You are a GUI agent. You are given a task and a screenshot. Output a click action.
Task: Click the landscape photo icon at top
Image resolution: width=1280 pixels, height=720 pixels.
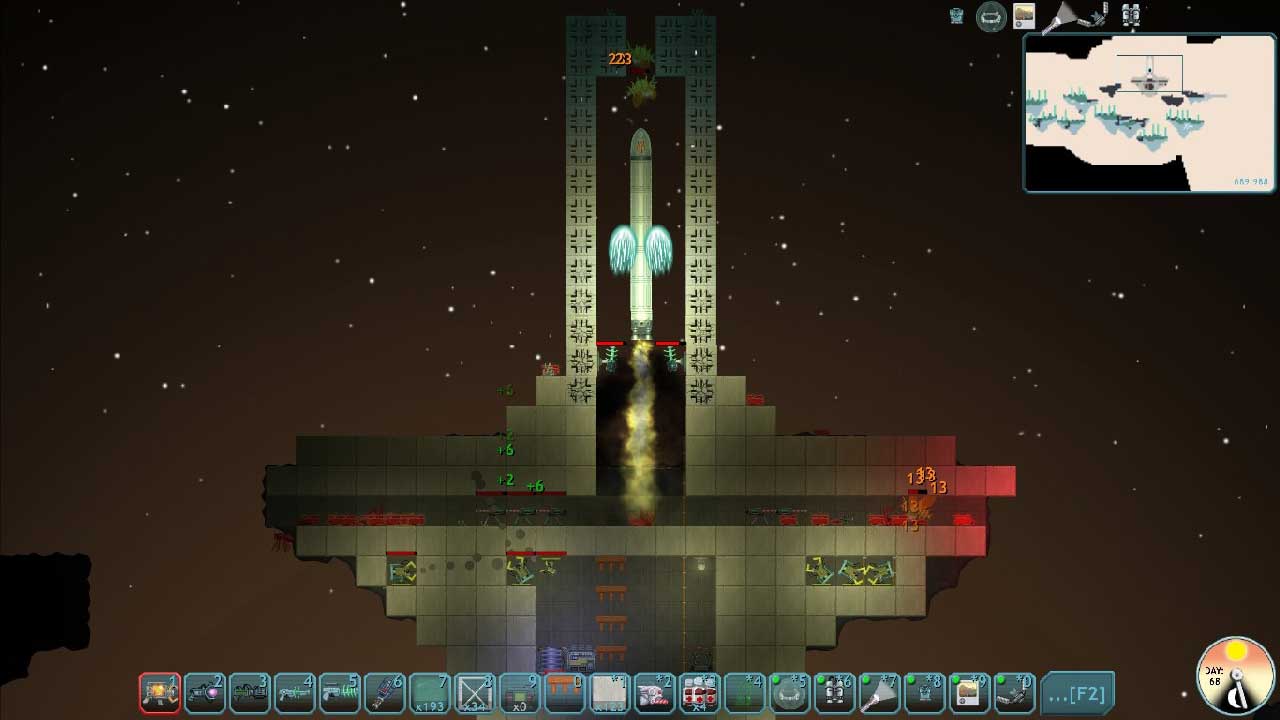(x=1024, y=16)
